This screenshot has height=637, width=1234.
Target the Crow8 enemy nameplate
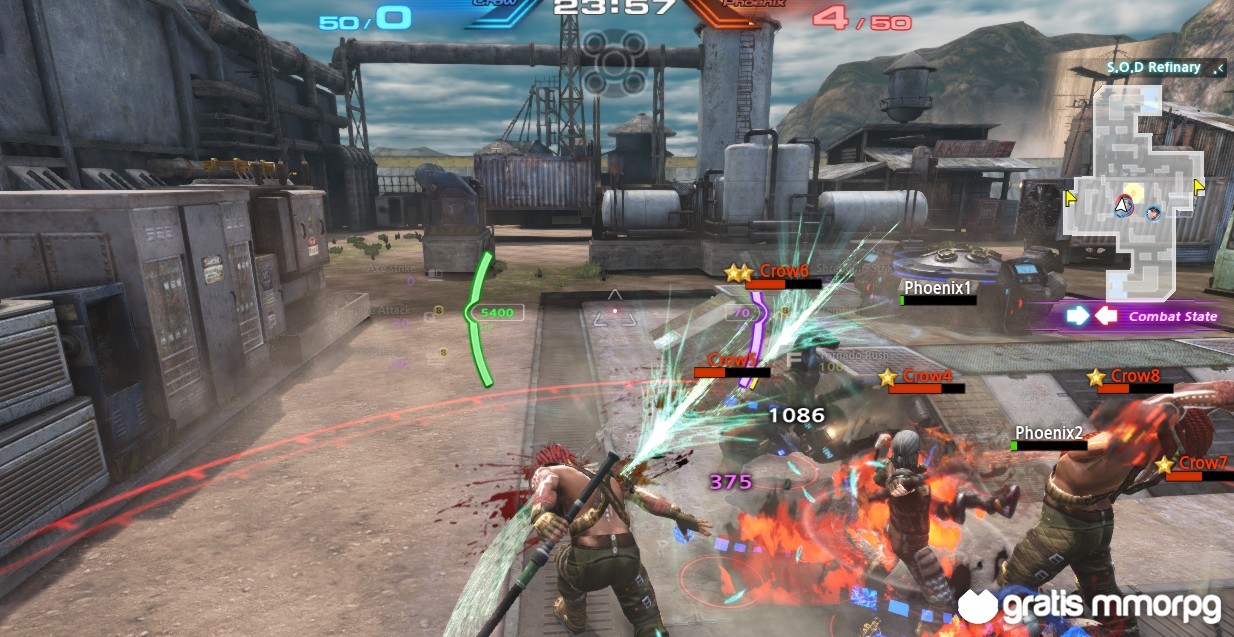tap(1135, 376)
